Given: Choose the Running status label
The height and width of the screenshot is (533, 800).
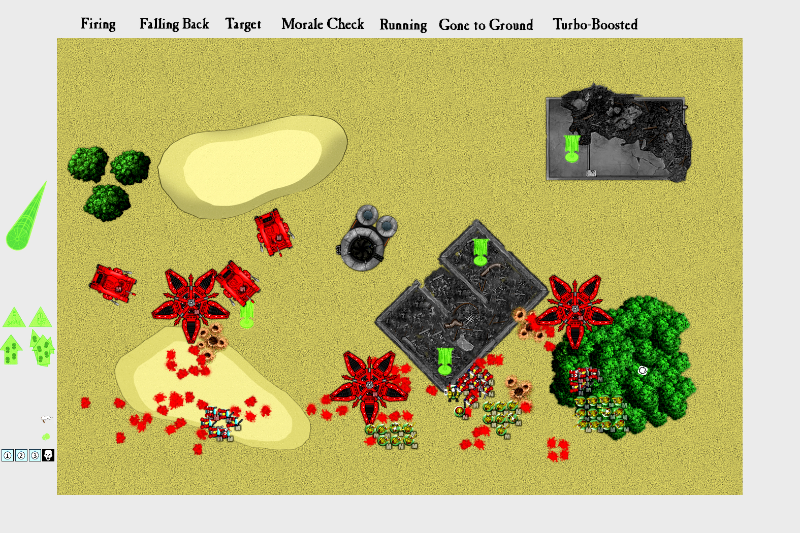Looking at the screenshot, I should pyautogui.click(x=403, y=25).
